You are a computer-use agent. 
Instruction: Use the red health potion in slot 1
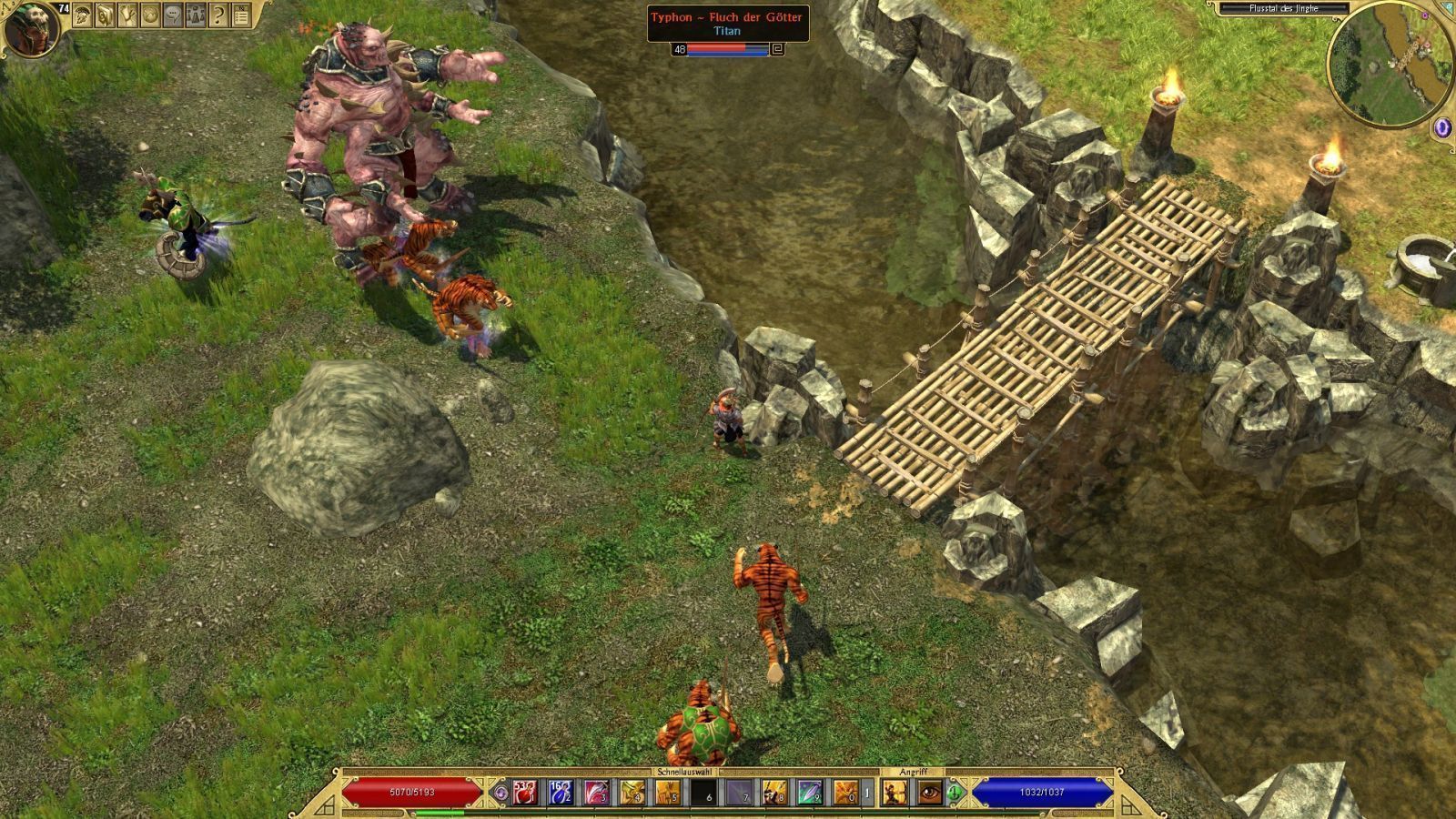click(x=524, y=793)
